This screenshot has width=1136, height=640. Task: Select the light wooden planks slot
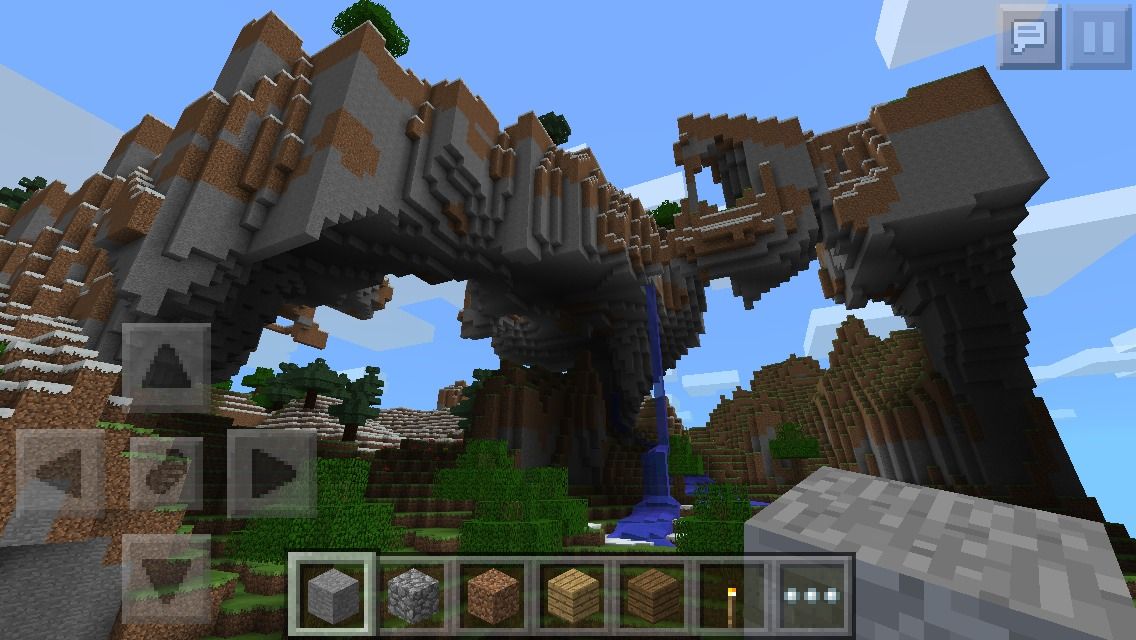(x=572, y=594)
